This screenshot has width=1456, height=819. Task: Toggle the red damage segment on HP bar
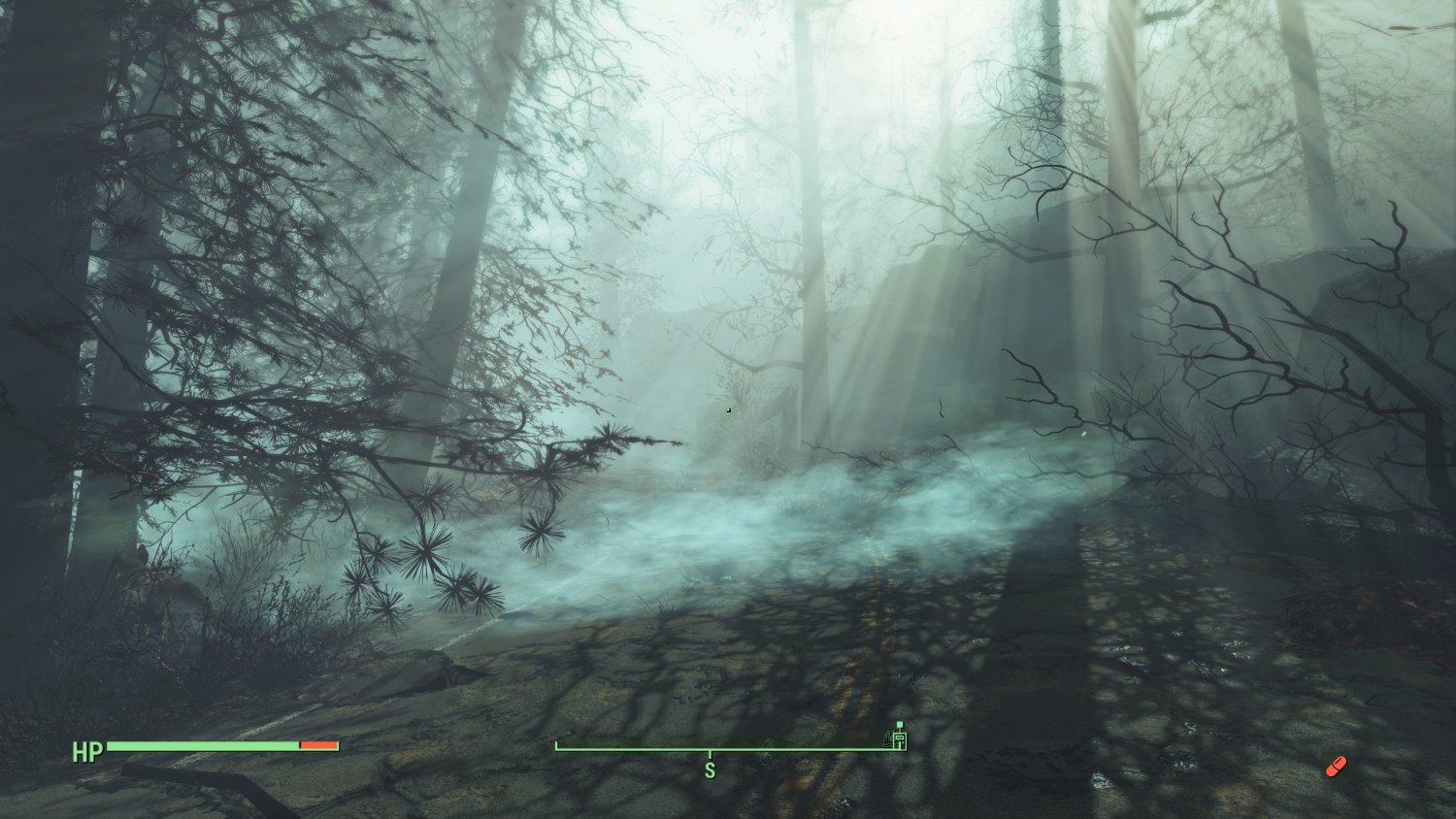317,746
